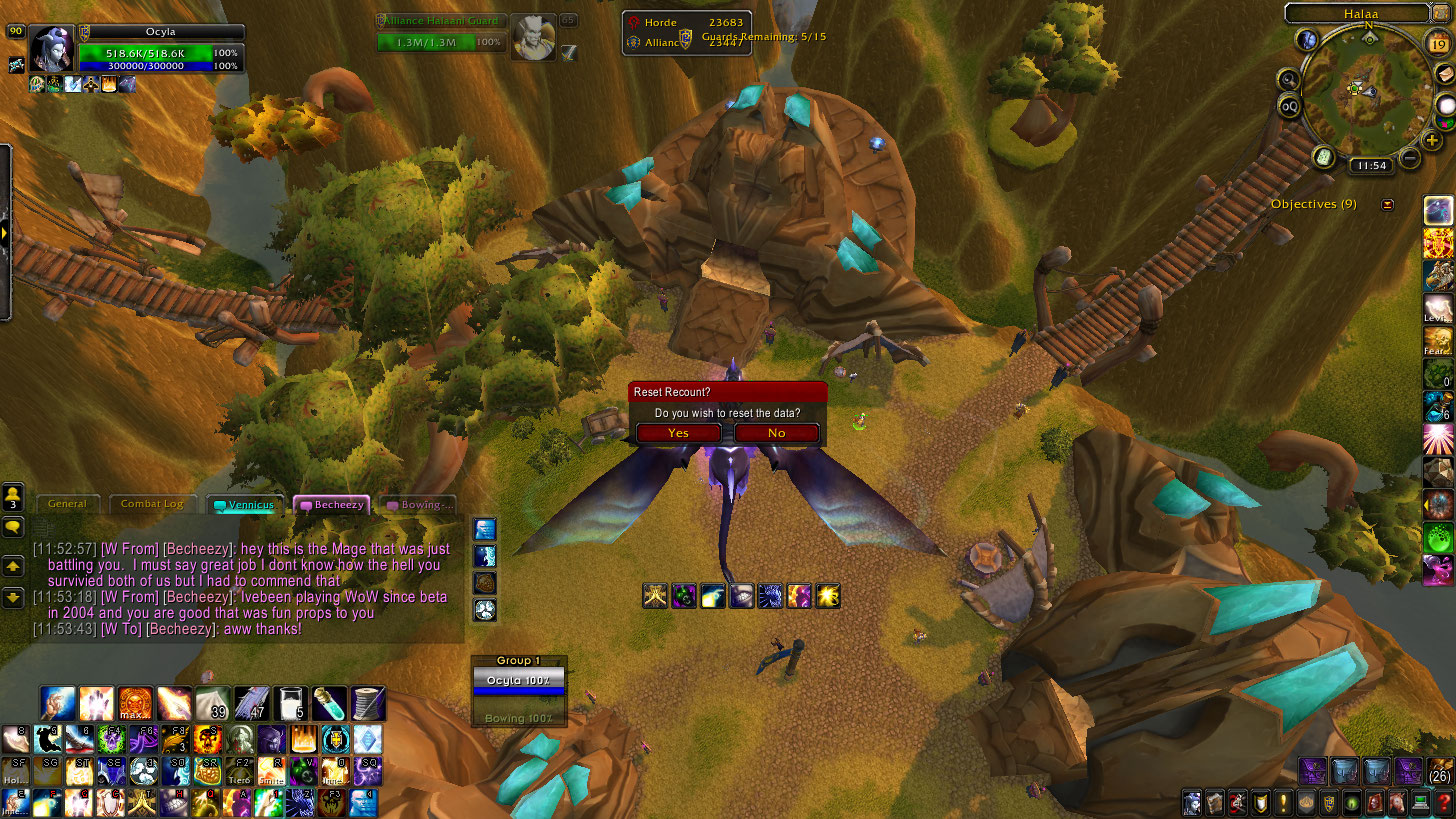Use the Smite ability on action bar
The height and width of the screenshot is (819, 1456).
pyautogui.click(x=271, y=772)
